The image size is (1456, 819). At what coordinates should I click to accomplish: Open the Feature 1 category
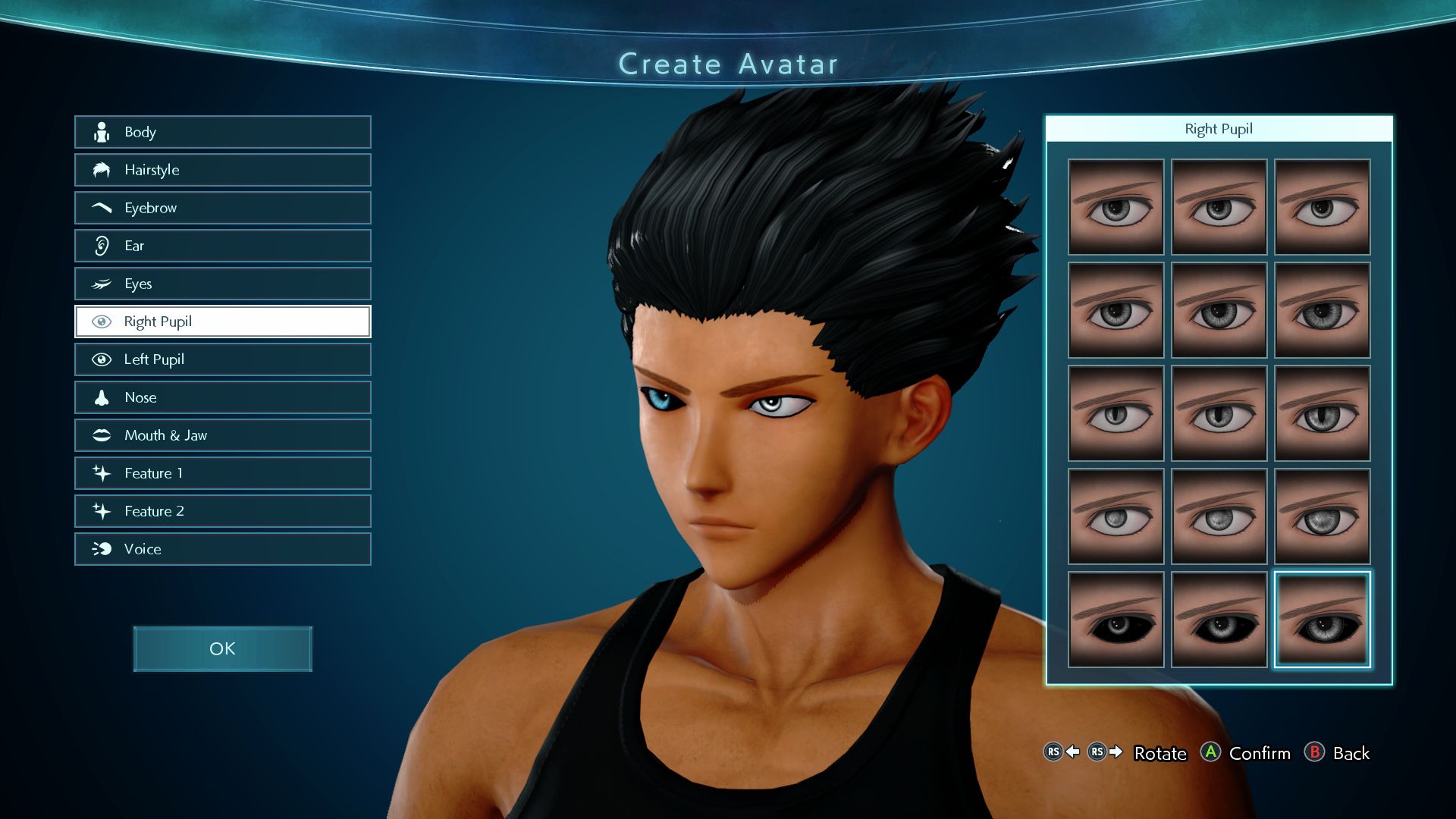point(222,473)
